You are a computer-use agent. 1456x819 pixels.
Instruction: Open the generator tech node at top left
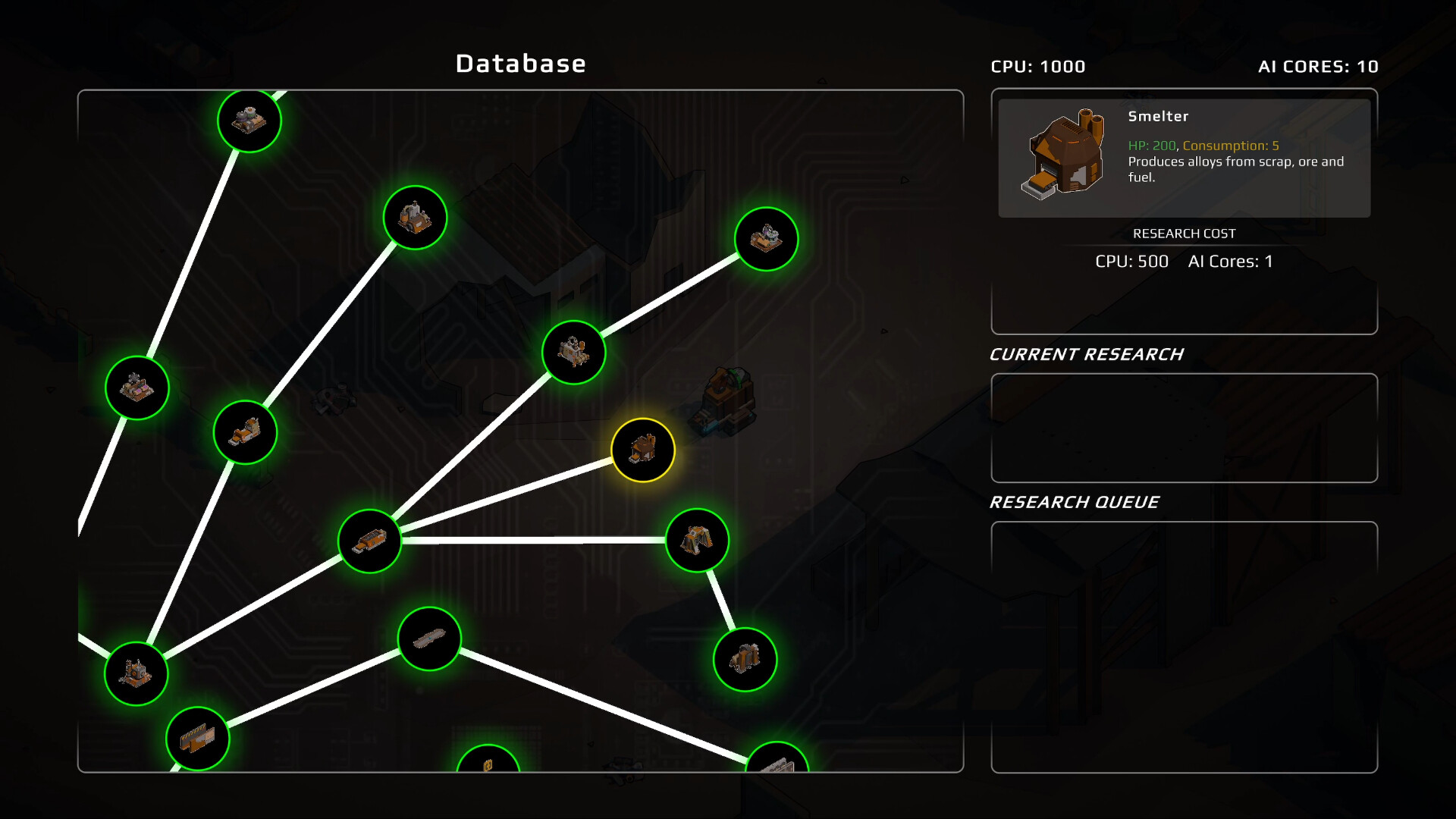249,121
